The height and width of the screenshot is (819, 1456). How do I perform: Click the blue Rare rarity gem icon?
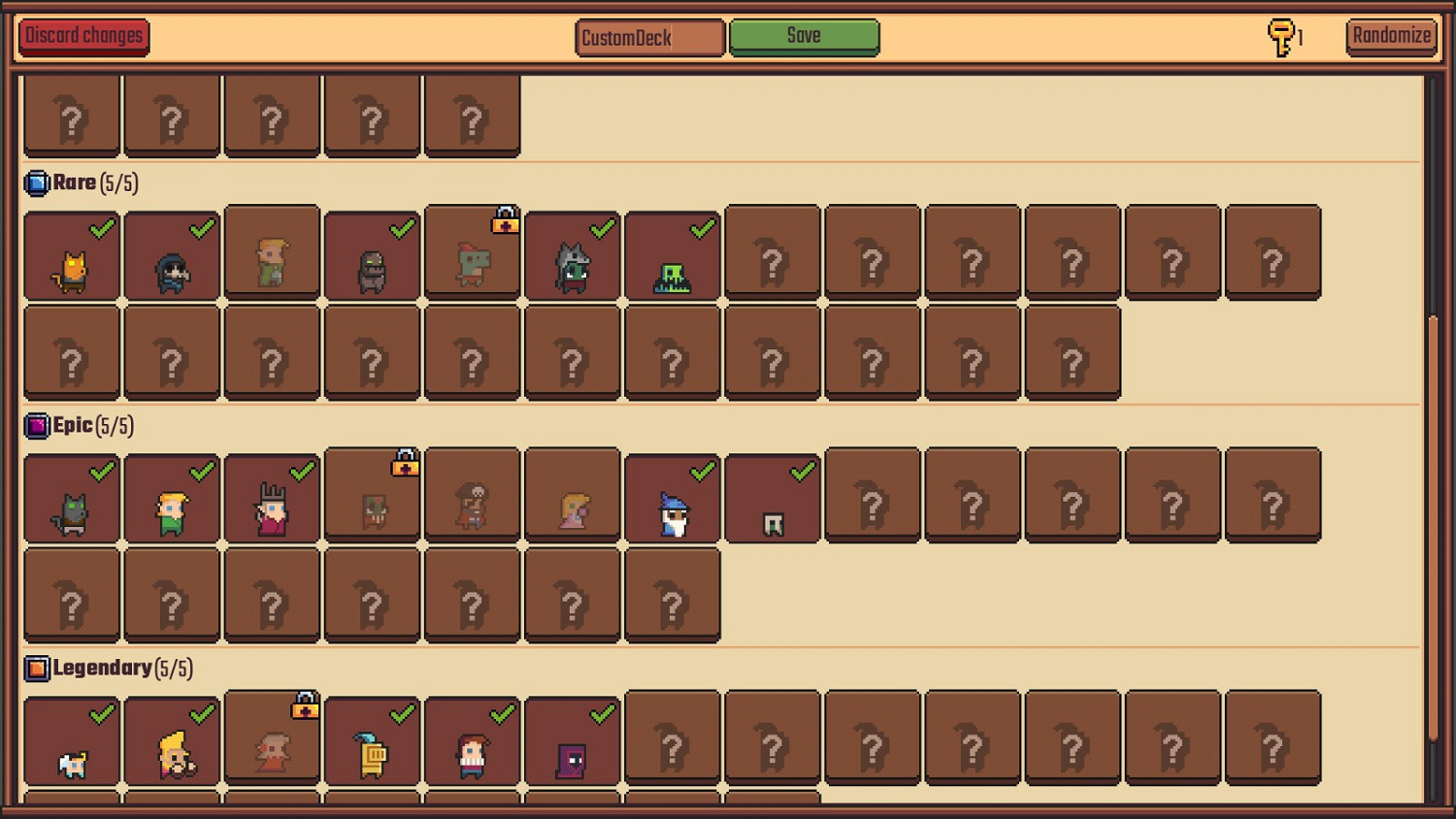tap(37, 181)
